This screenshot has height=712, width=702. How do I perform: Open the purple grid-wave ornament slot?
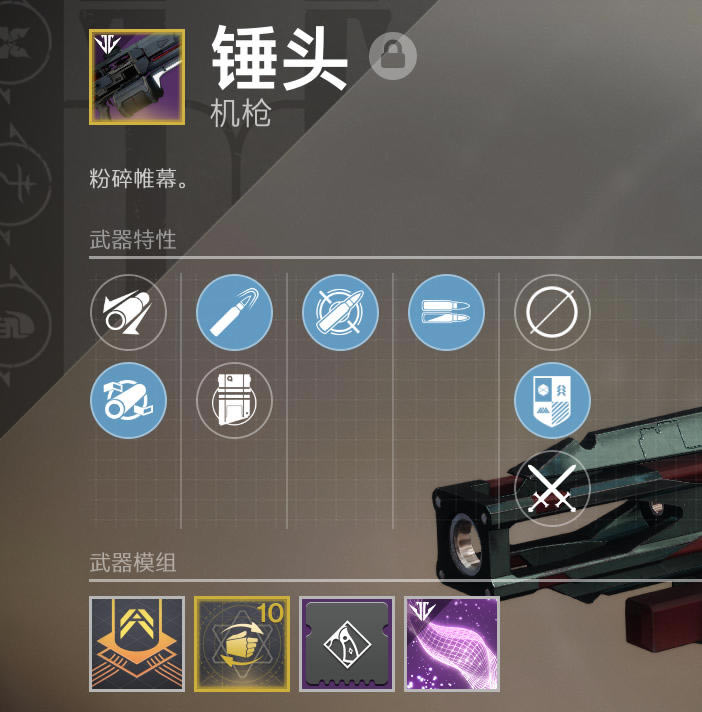452,644
